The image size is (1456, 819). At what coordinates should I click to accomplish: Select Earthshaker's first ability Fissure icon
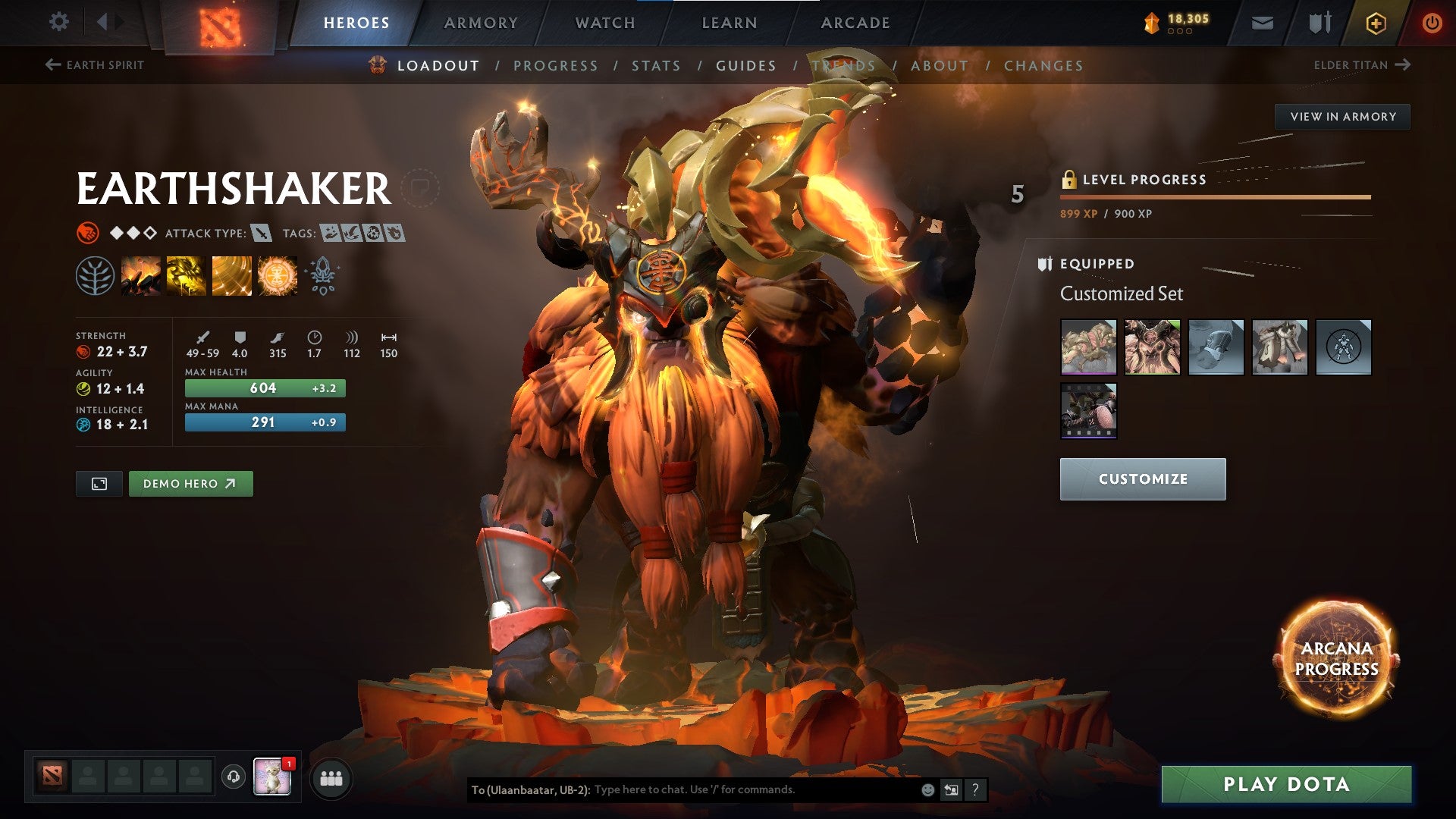click(x=141, y=275)
